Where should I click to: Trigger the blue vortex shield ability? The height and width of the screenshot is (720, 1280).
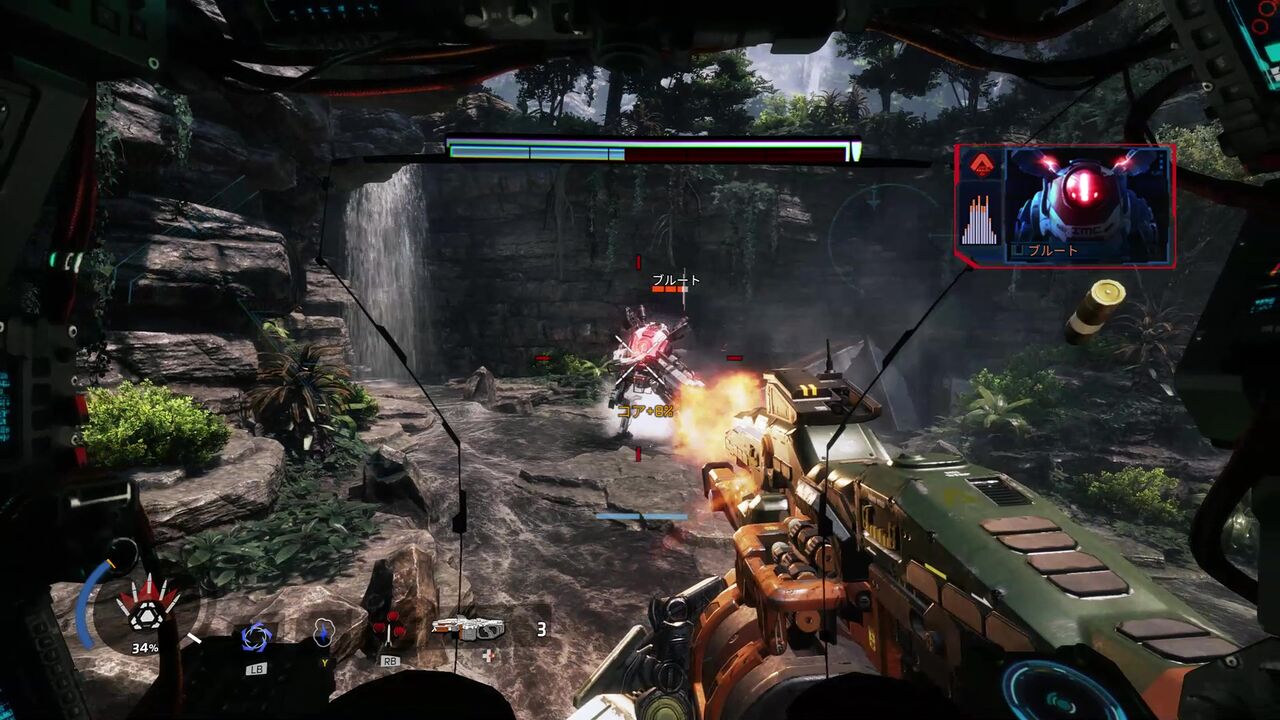257,636
